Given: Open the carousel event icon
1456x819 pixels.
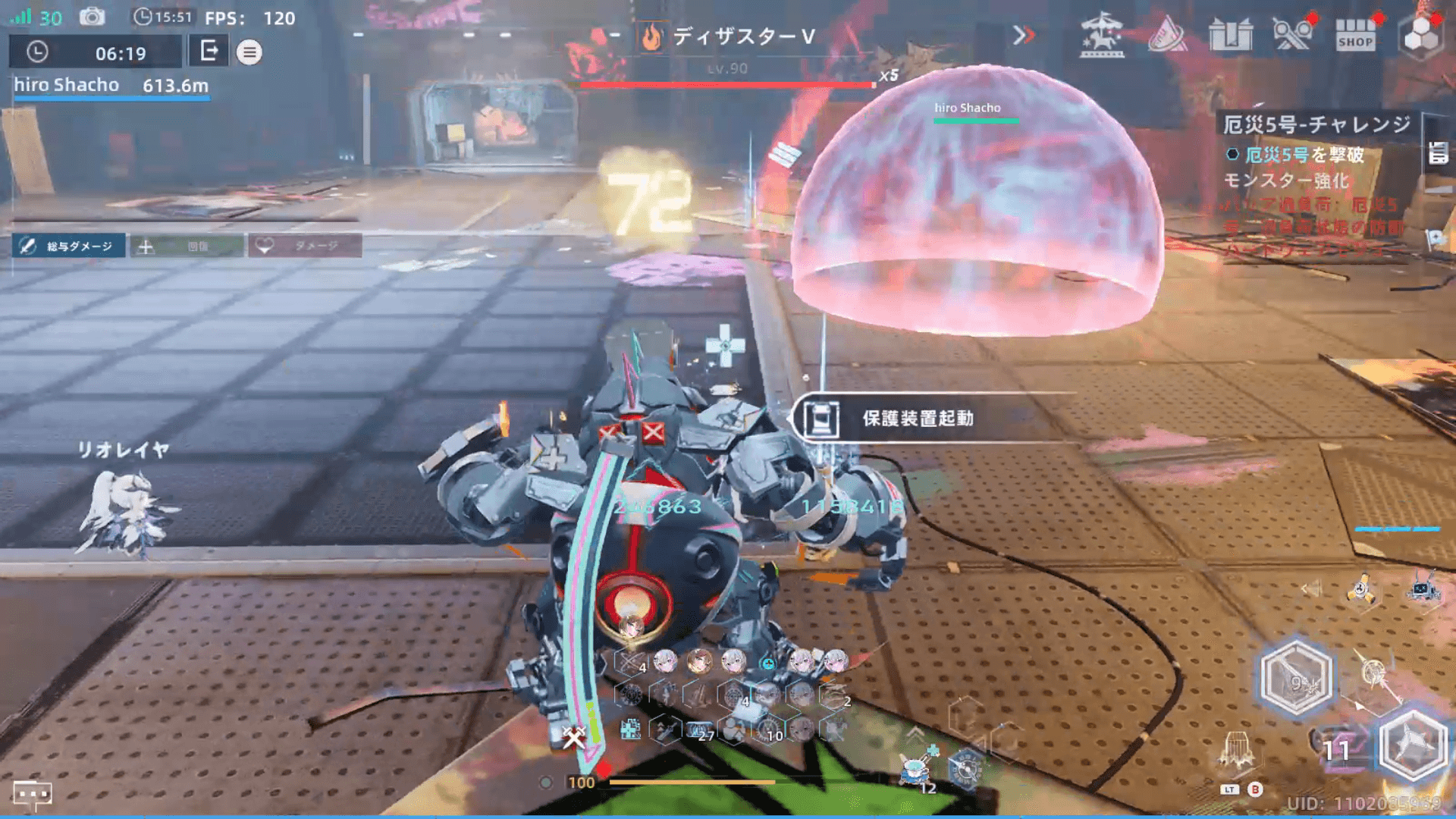Looking at the screenshot, I should 1101,36.
